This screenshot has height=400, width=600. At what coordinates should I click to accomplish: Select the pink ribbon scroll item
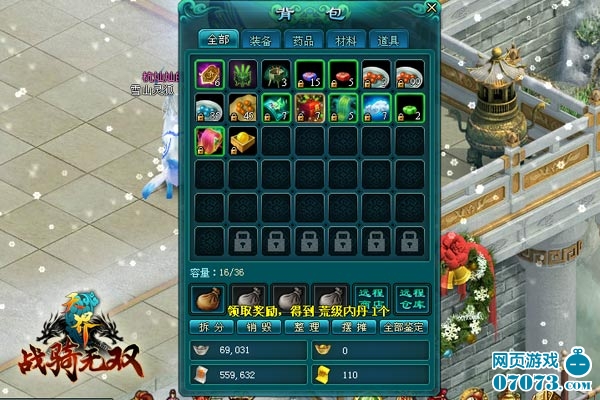tap(208, 142)
